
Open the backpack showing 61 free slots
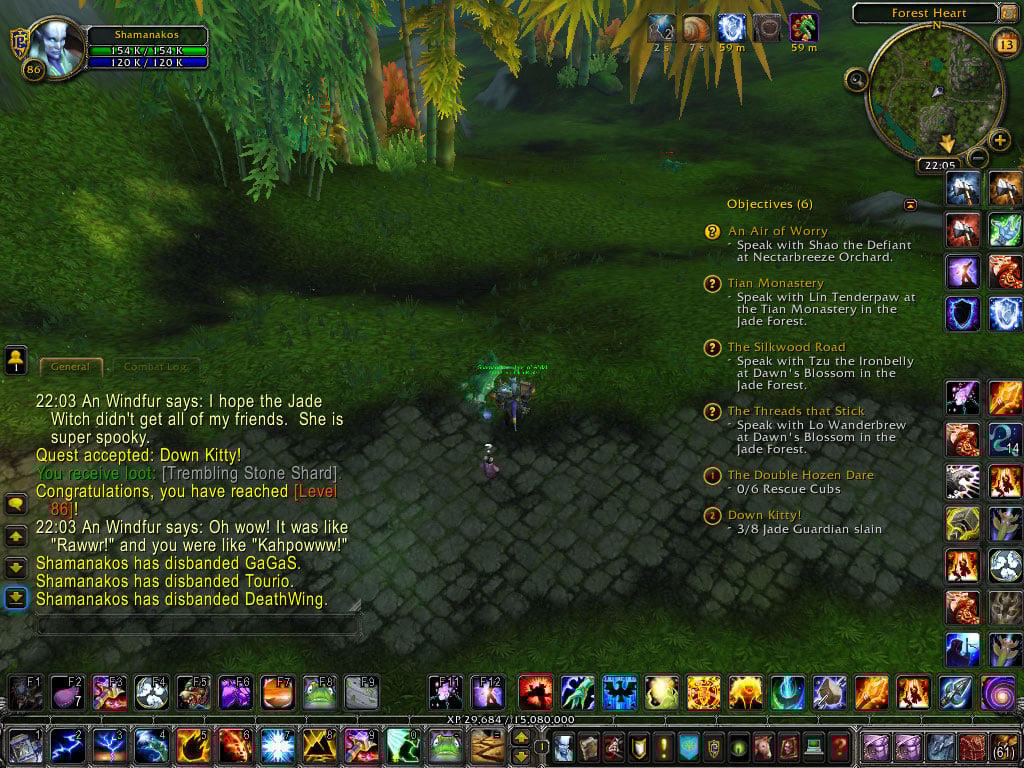click(x=1002, y=746)
